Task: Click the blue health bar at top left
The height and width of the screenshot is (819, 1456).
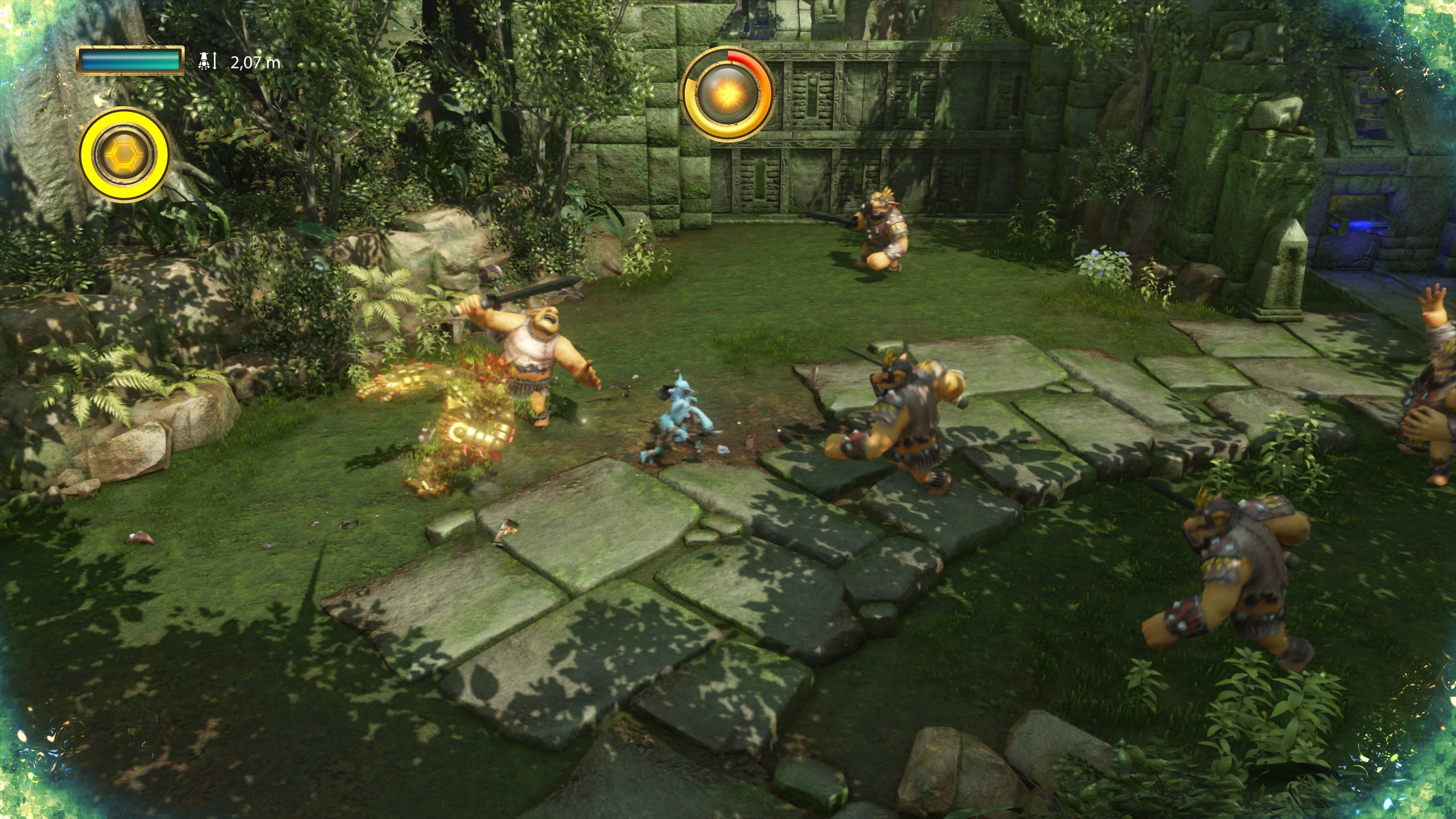Action: tap(129, 62)
